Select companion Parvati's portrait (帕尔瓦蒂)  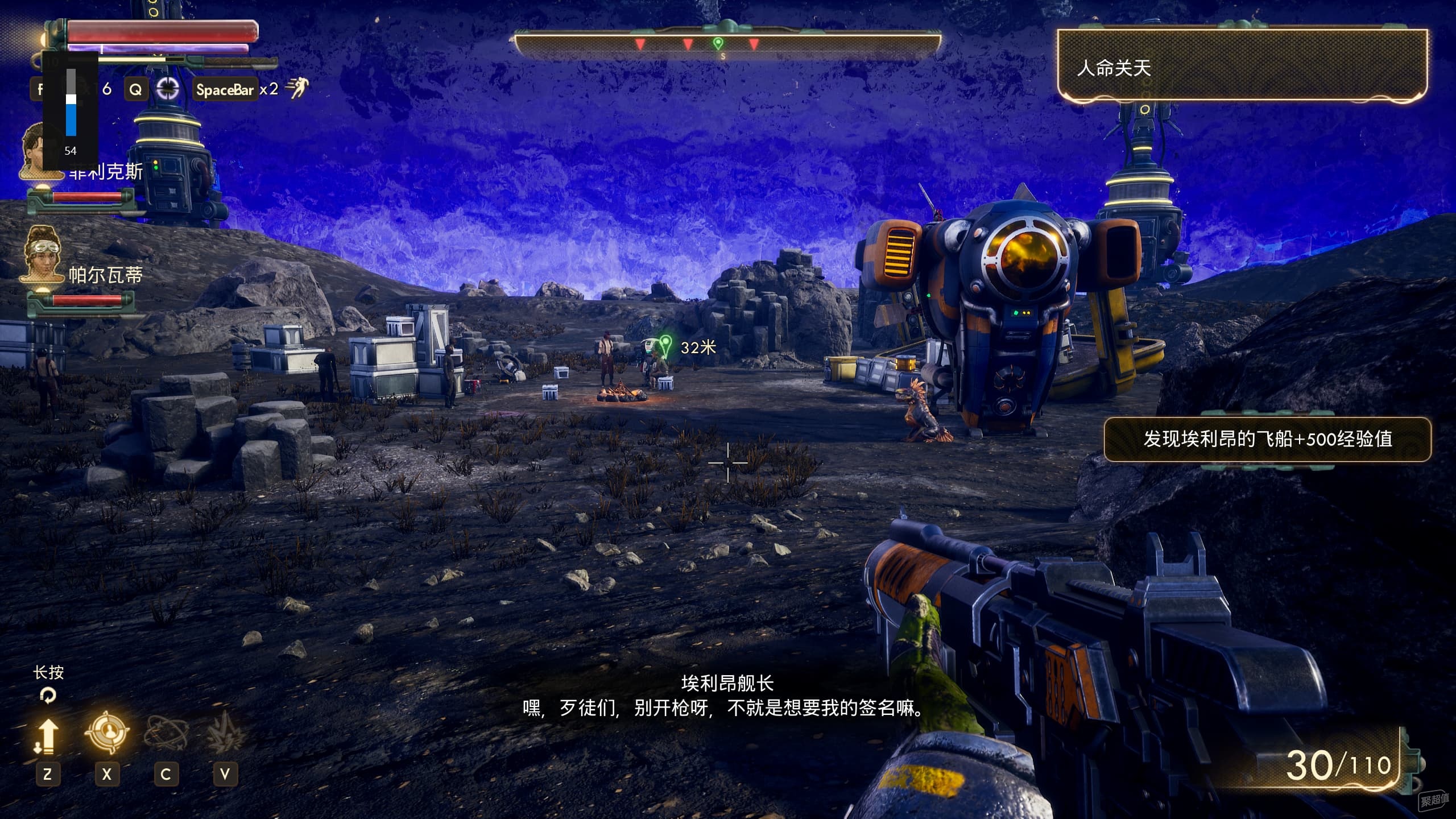(42, 255)
